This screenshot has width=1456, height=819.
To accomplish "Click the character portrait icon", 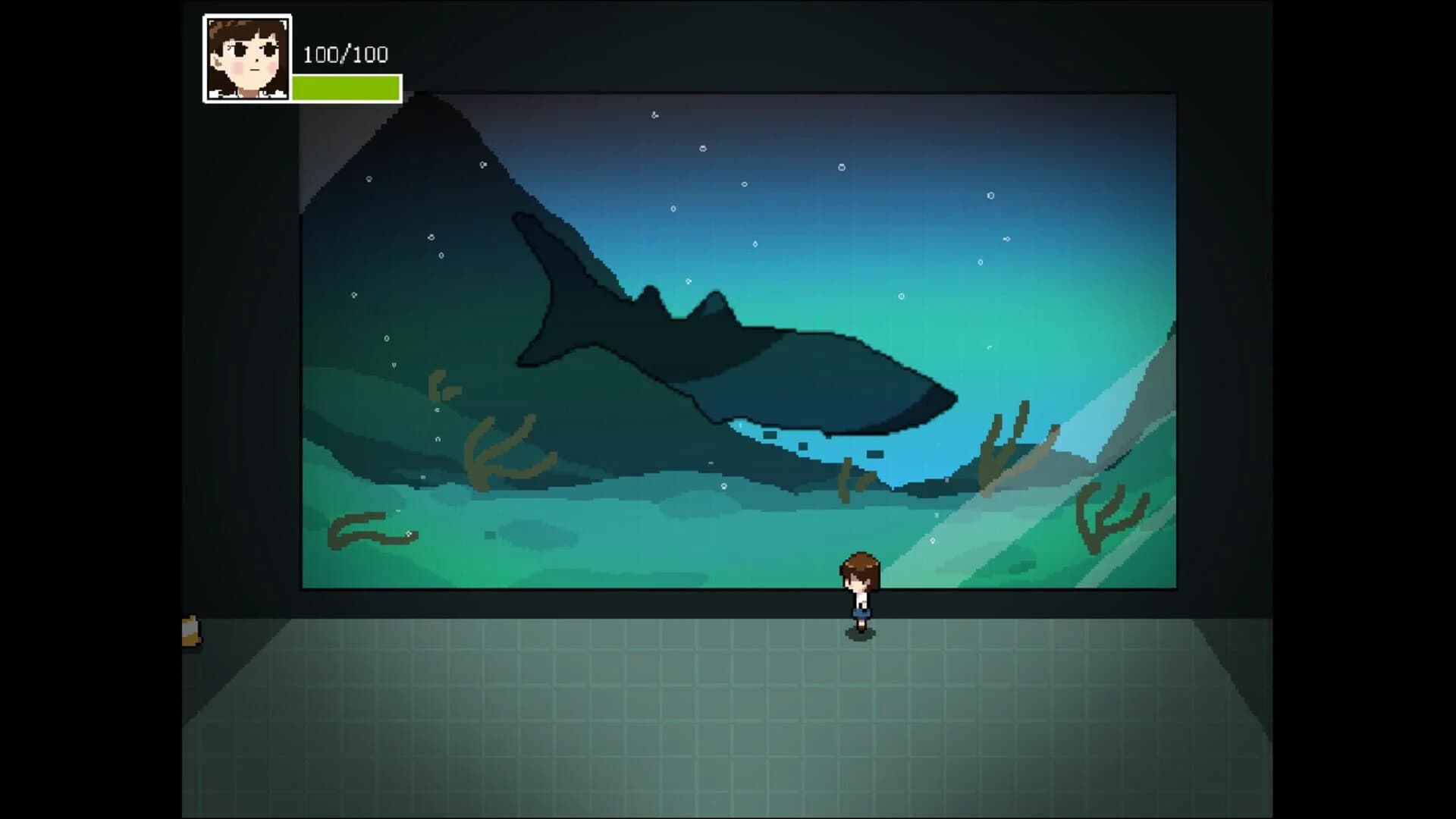I will coord(246,55).
